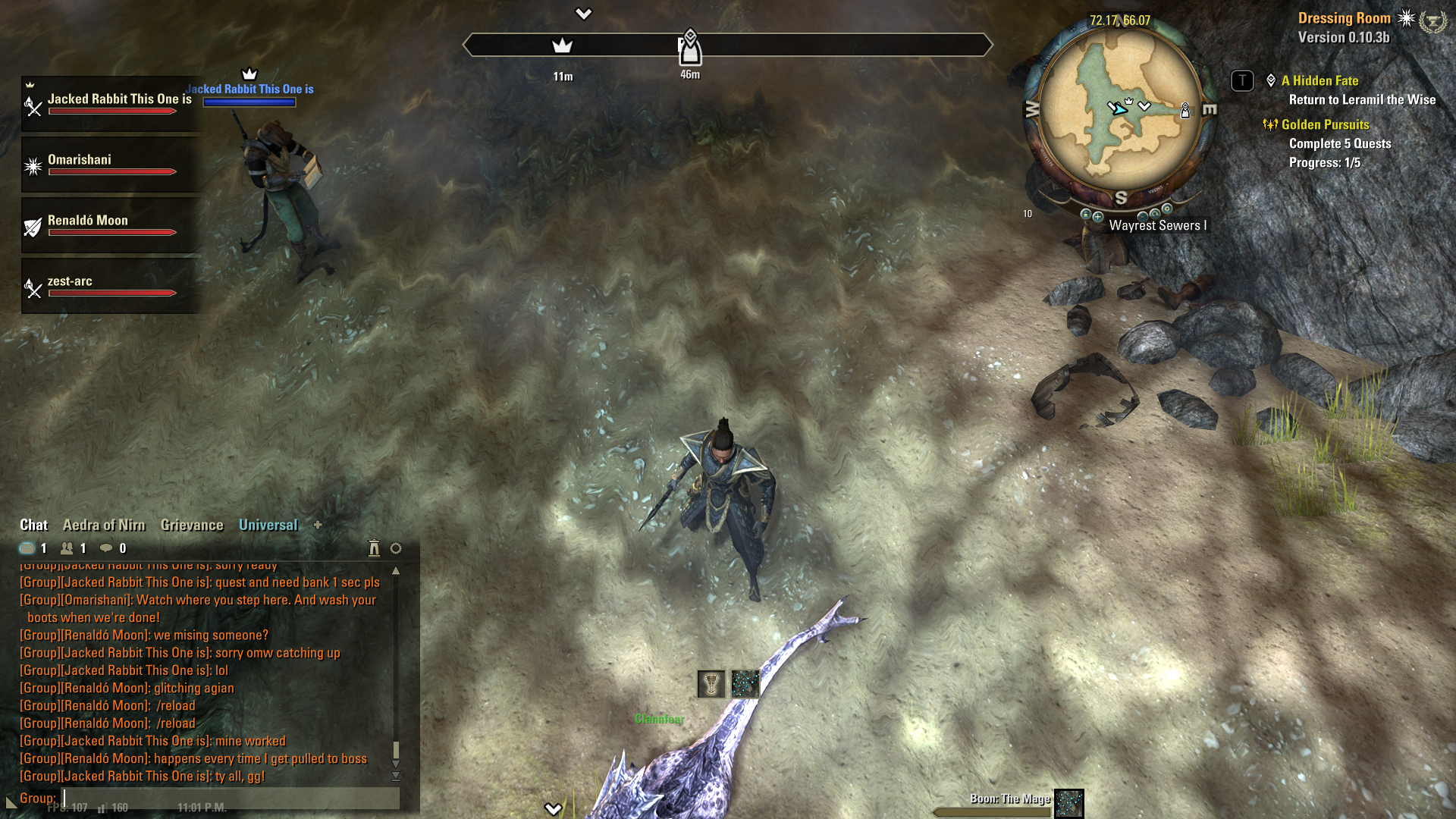Open the mail envelope notifications
Image resolution: width=1456 pixels, height=819 pixels.
(x=27, y=548)
